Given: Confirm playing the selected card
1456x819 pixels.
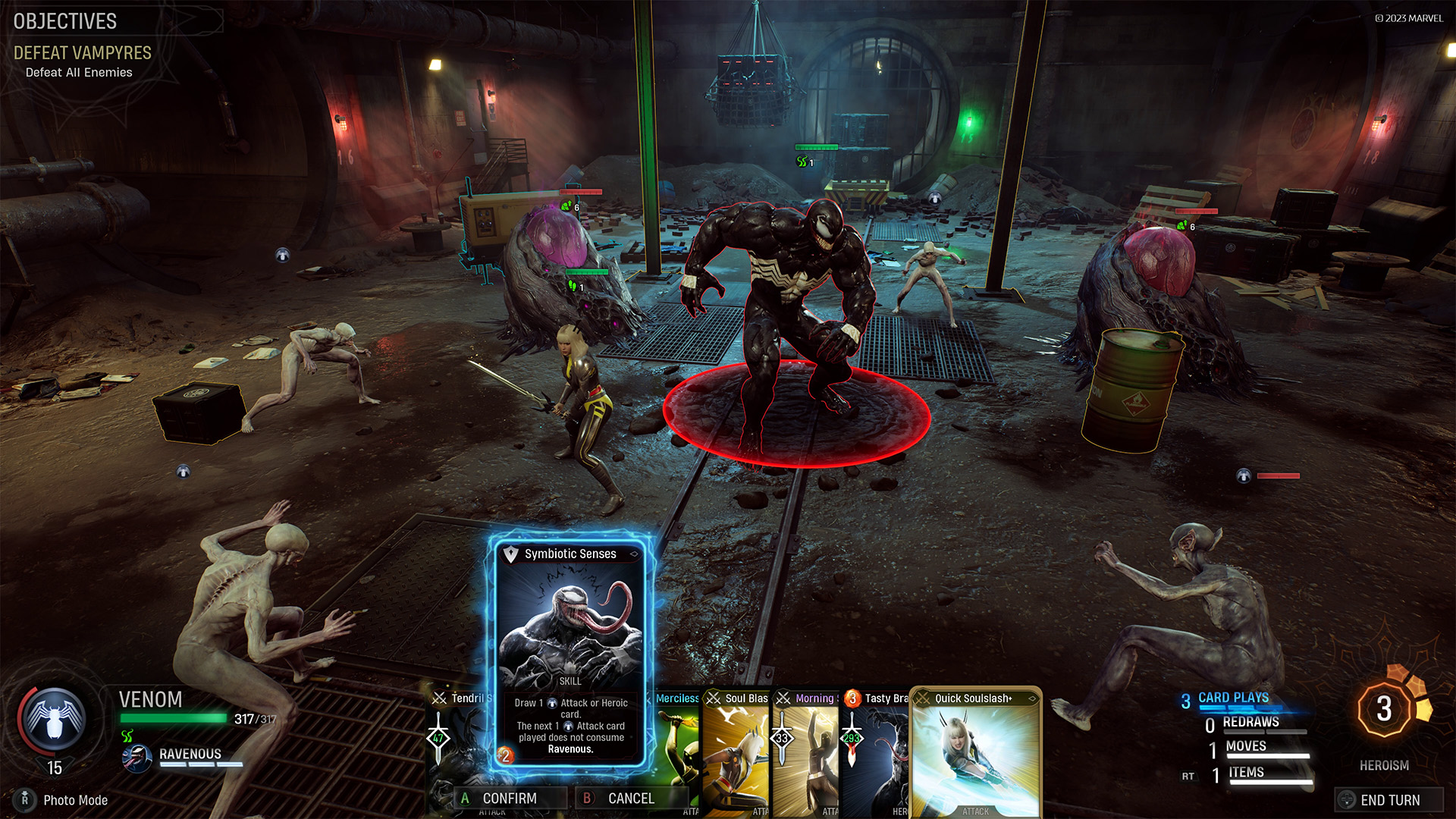Looking at the screenshot, I should point(510,798).
